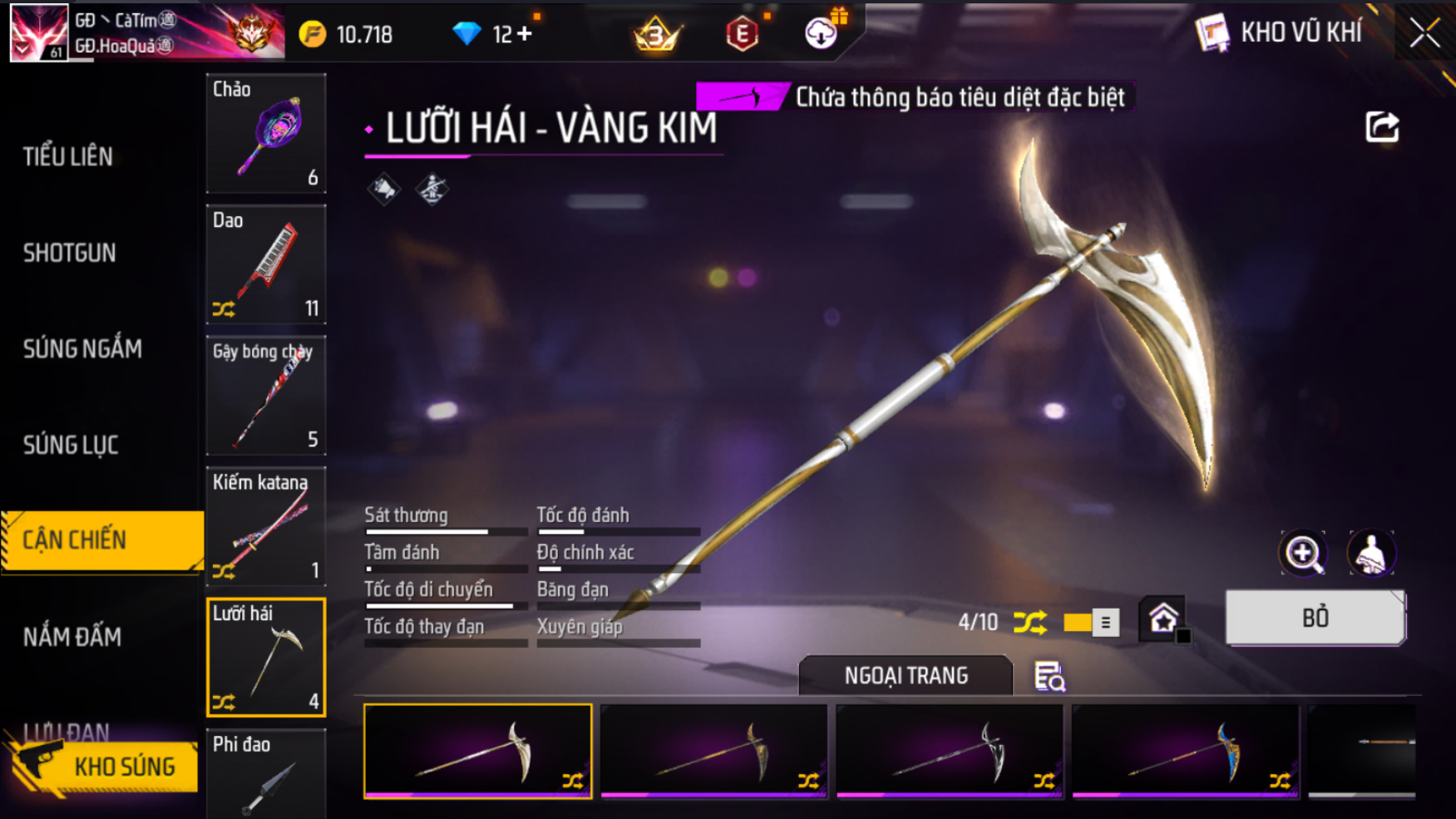Open the Shotgun weapon category
Viewport: 1456px width, 819px height.
pyautogui.click(x=70, y=253)
